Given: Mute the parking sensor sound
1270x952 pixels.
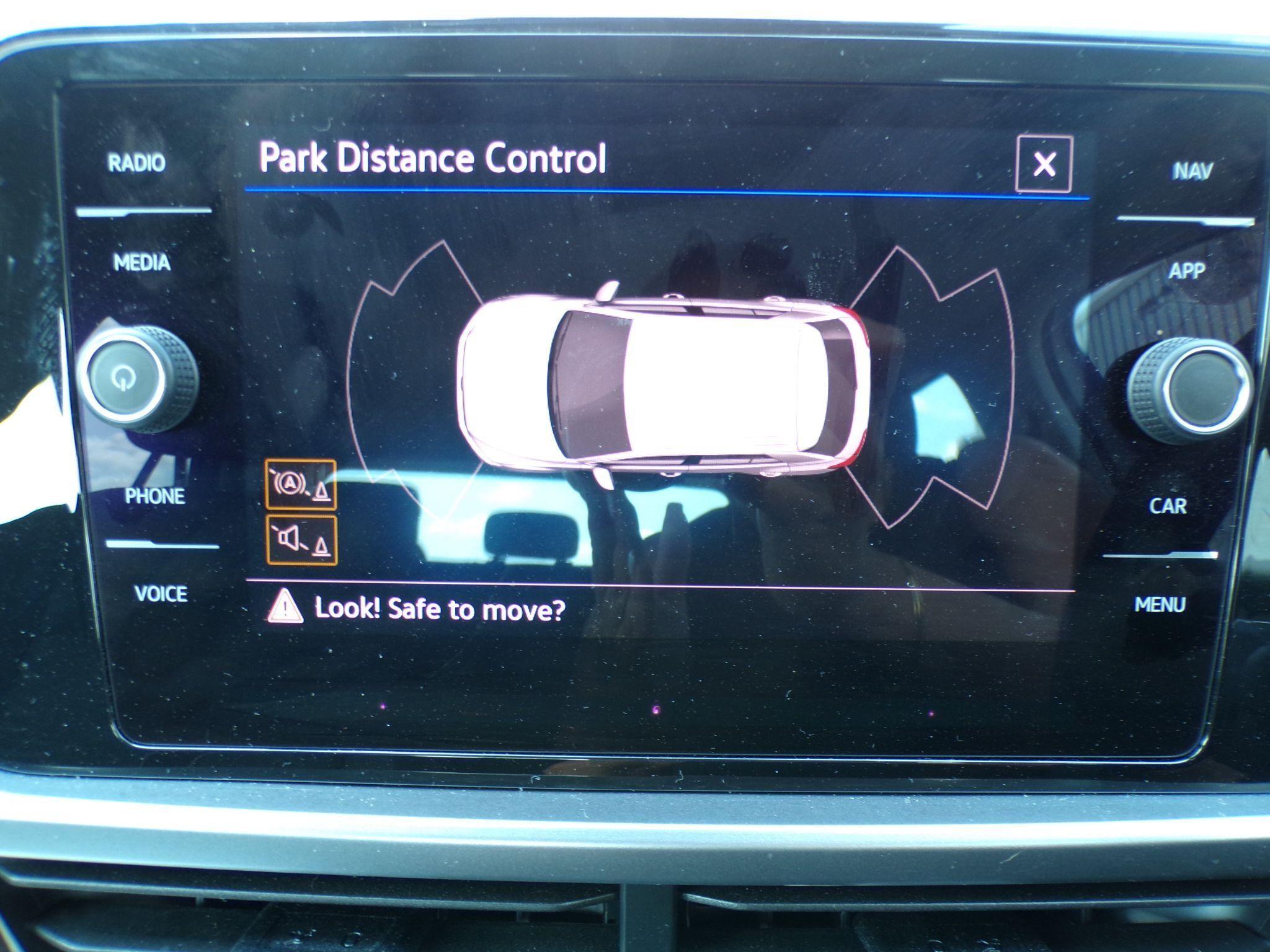Looking at the screenshot, I should (x=302, y=540).
